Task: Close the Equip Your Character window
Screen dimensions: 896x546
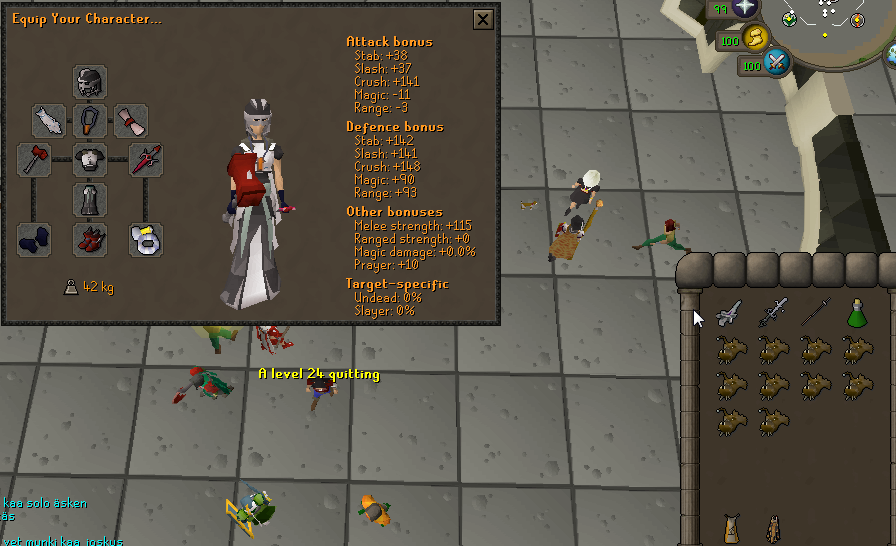Action: click(x=483, y=19)
